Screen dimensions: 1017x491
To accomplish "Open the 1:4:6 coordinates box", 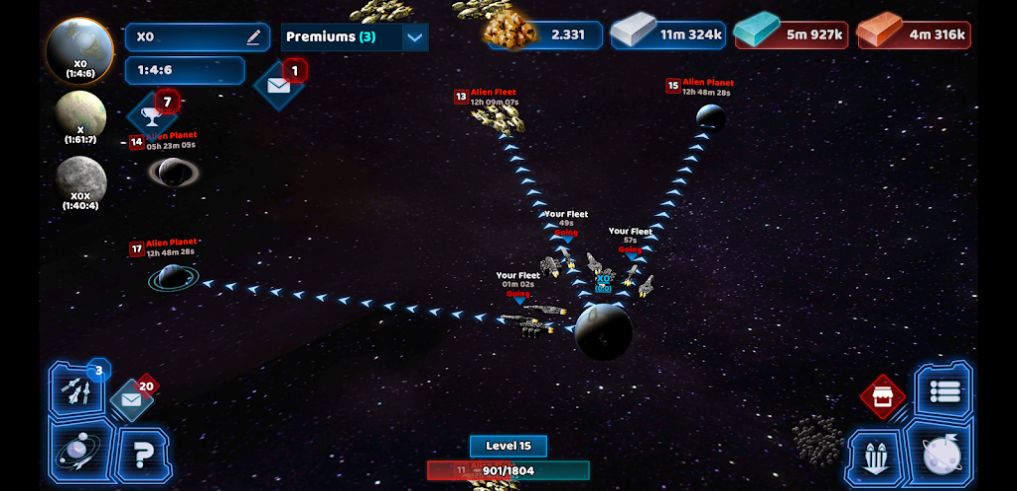I will pos(185,70).
